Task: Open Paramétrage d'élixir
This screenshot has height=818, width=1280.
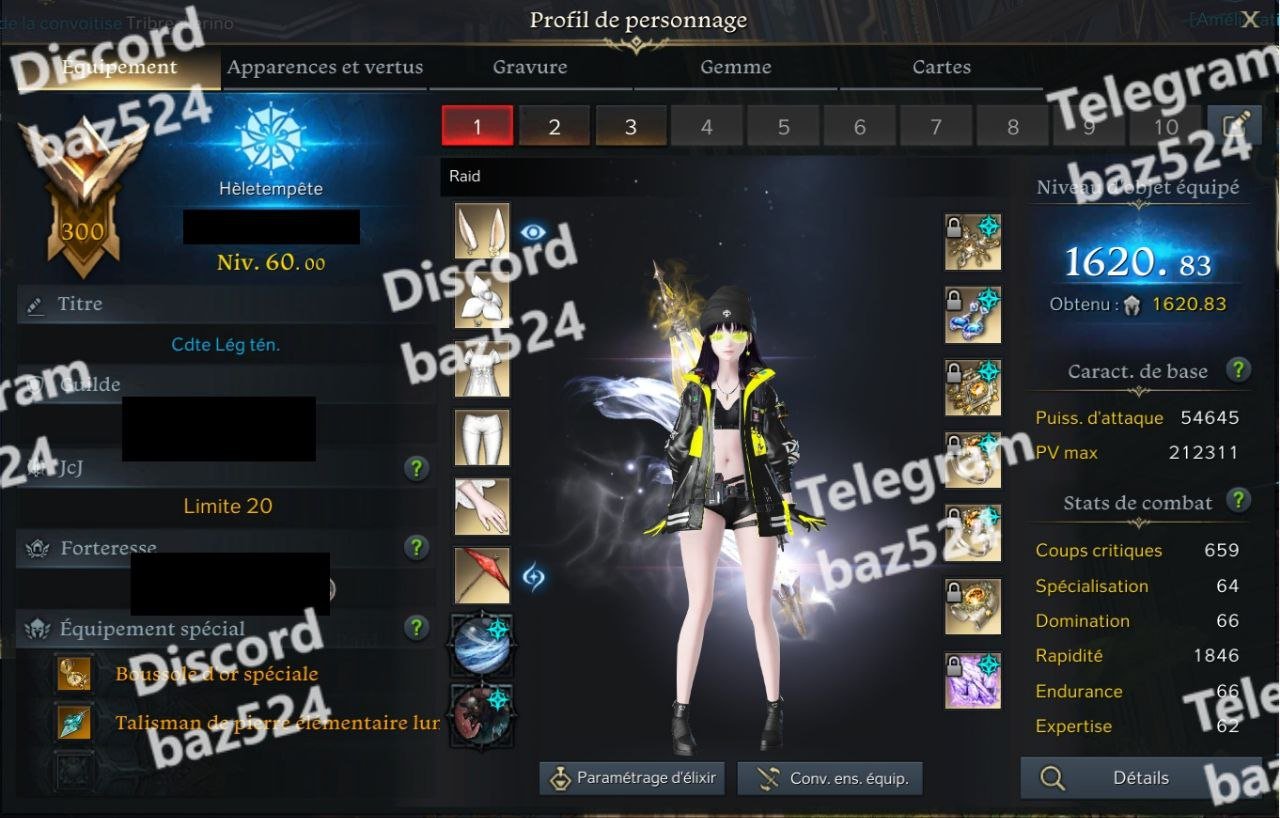Action: (633, 778)
